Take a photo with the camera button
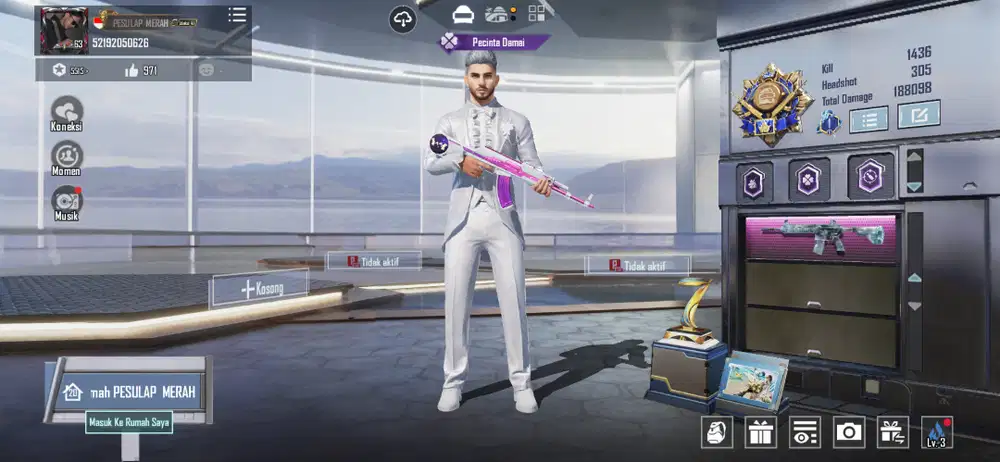 849,432
